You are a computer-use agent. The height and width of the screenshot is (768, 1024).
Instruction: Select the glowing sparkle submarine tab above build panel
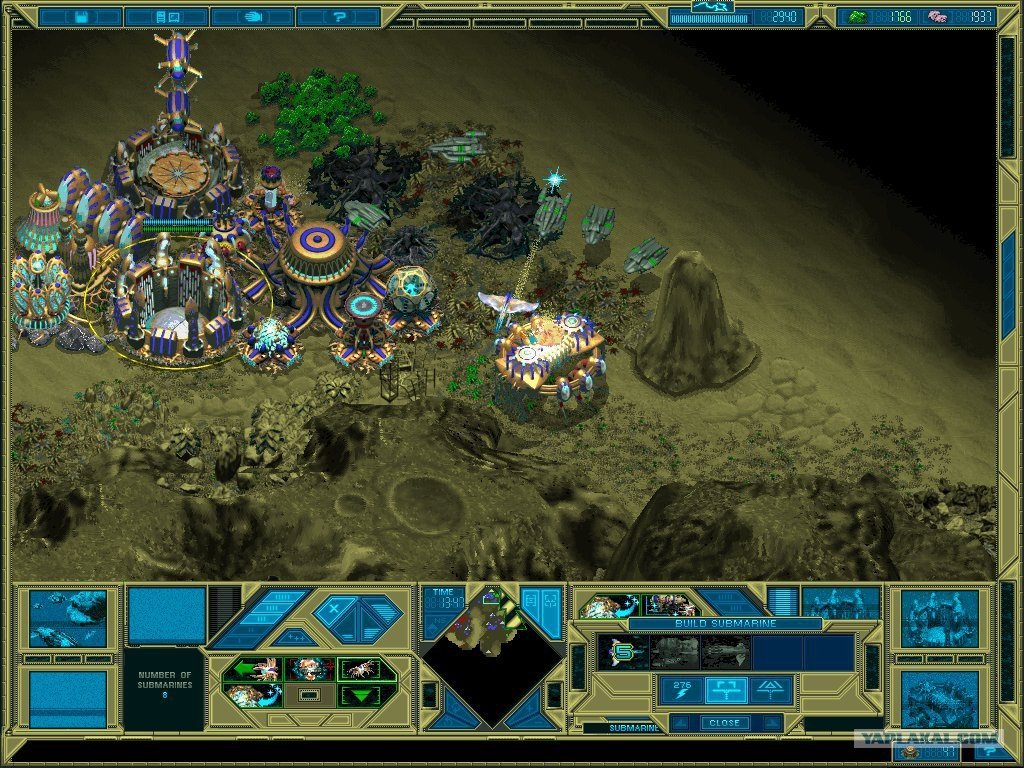(x=607, y=605)
